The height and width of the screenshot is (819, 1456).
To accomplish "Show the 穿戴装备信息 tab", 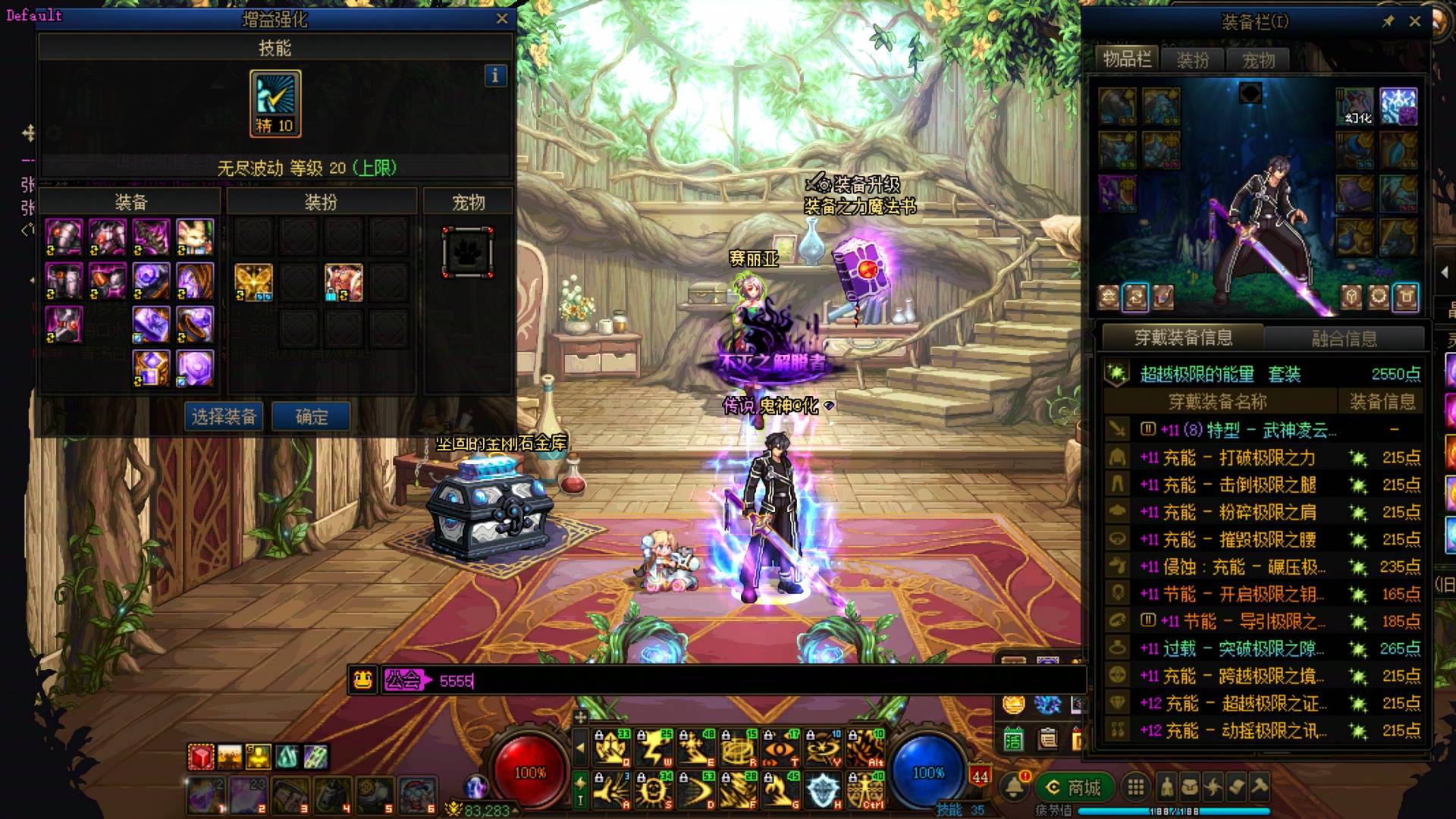I will [x=1183, y=337].
